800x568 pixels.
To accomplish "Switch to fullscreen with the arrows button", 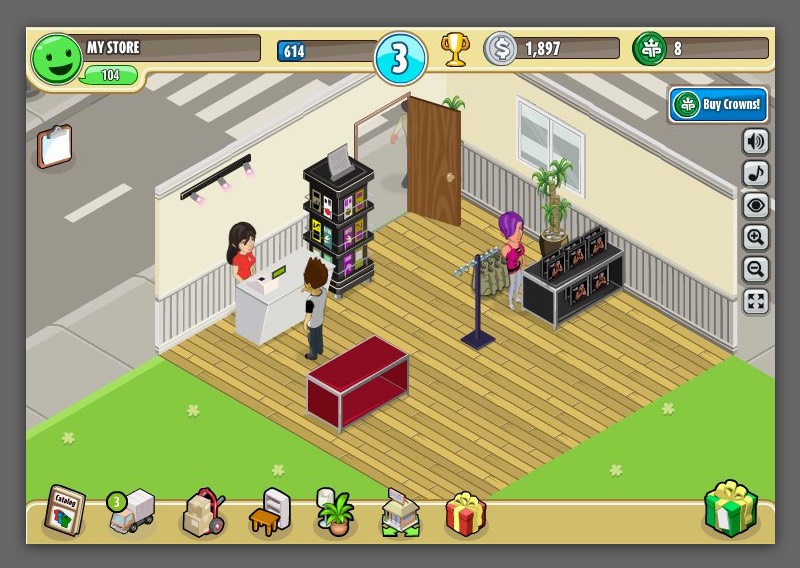I will (756, 301).
